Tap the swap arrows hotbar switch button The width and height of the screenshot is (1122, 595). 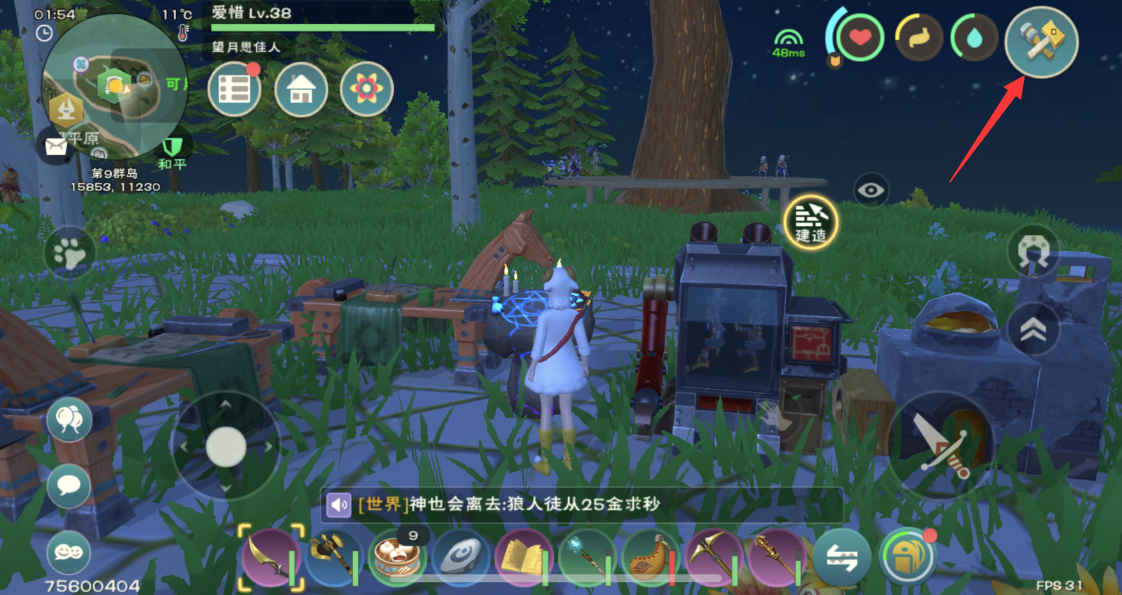[x=840, y=558]
